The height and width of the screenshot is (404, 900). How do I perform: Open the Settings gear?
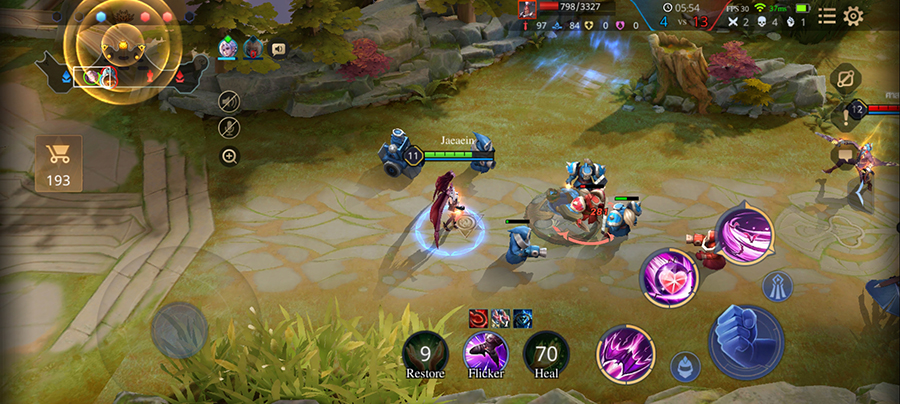point(853,16)
